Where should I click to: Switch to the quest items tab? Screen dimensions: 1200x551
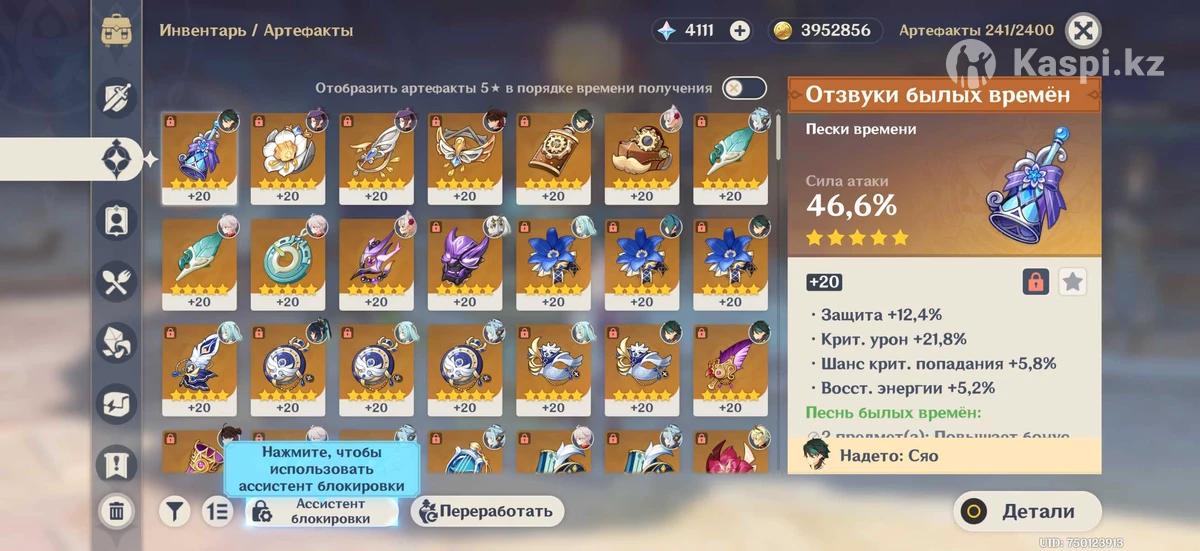coord(116,463)
